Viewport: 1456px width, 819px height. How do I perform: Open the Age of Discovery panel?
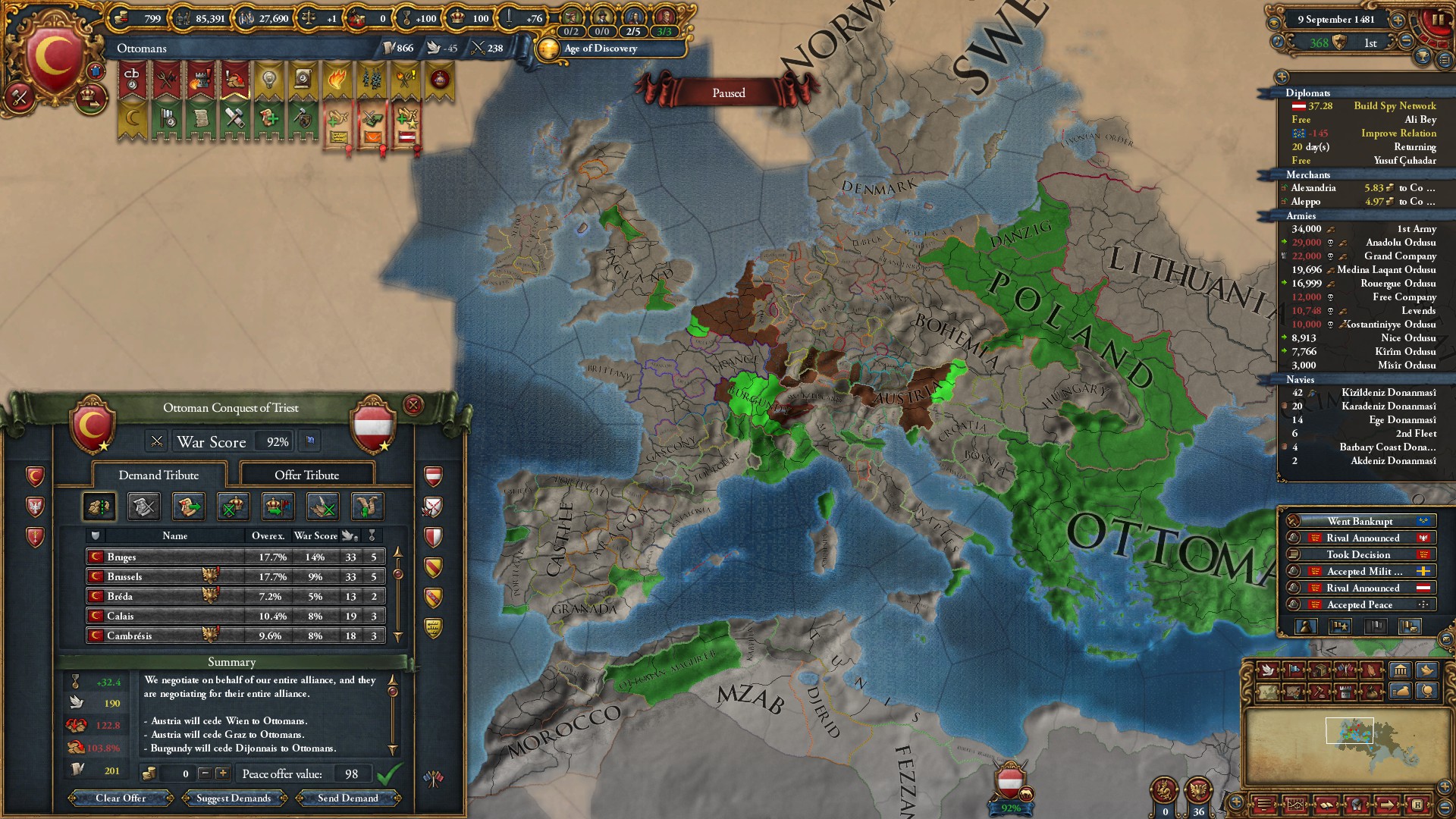click(x=600, y=49)
